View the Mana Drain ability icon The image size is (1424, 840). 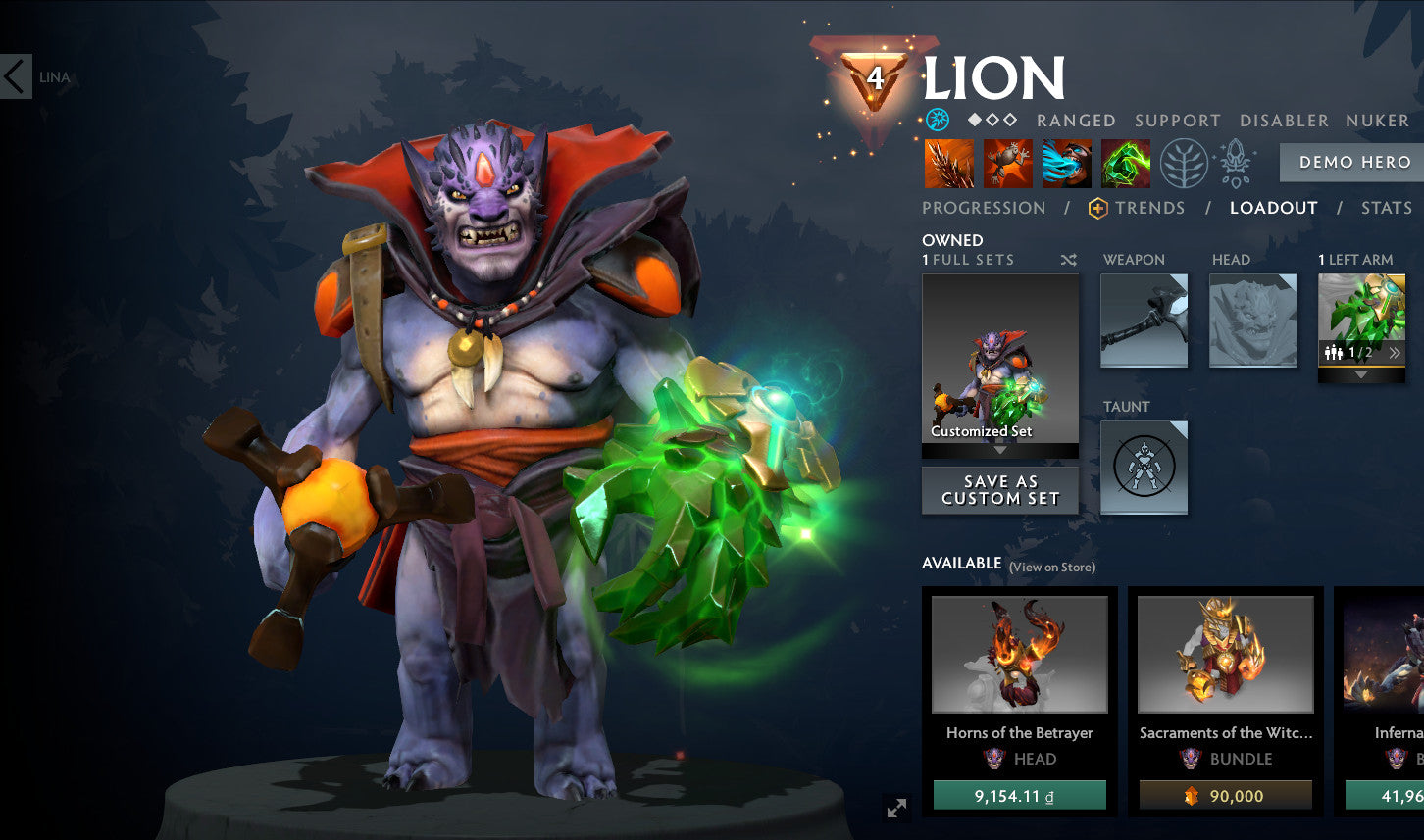click(1067, 163)
